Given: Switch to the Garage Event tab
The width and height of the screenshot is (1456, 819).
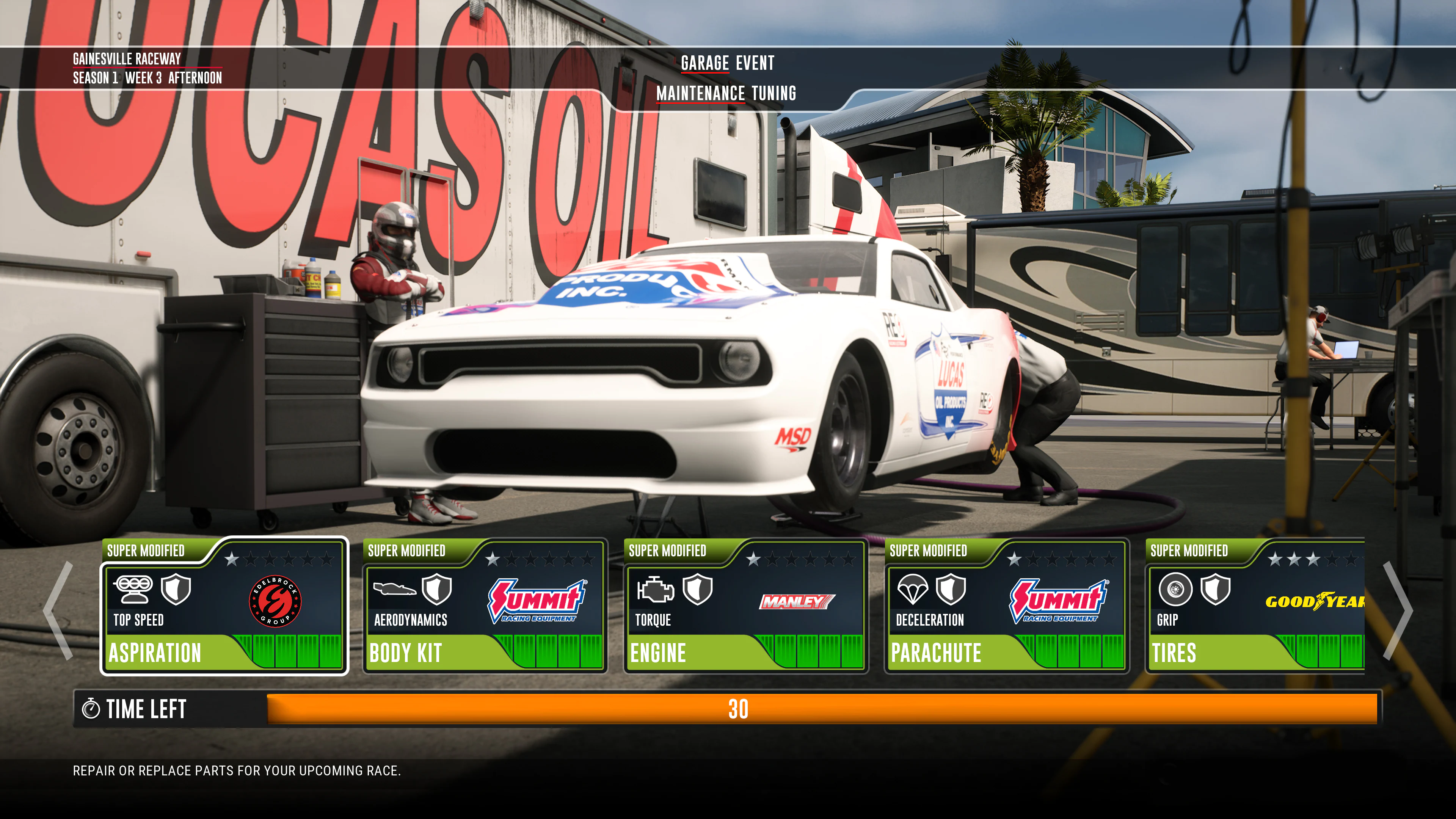Looking at the screenshot, I should [x=728, y=63].
